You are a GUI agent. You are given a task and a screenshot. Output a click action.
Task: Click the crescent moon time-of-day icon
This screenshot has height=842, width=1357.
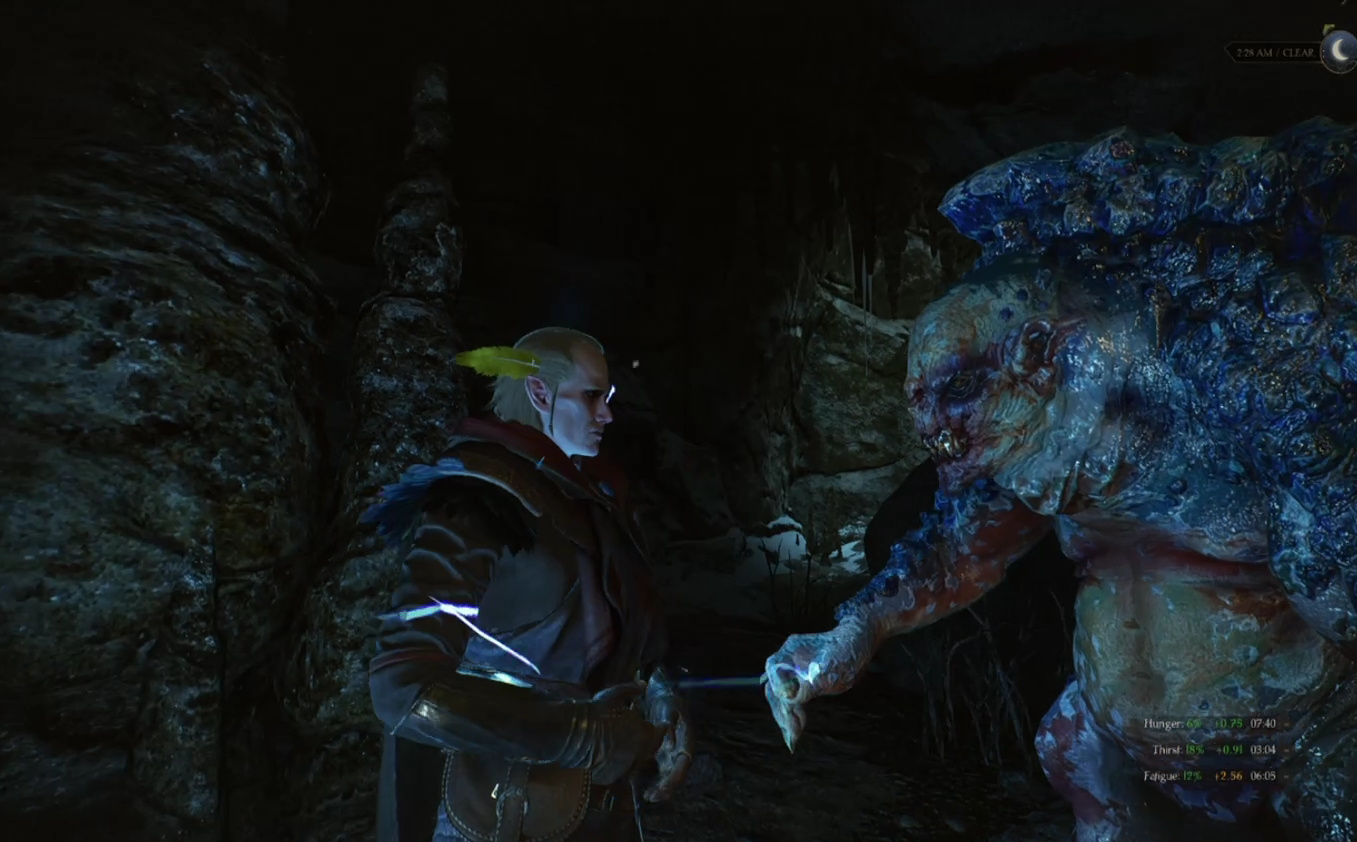pyautogui.click(x=1338, y=51)
